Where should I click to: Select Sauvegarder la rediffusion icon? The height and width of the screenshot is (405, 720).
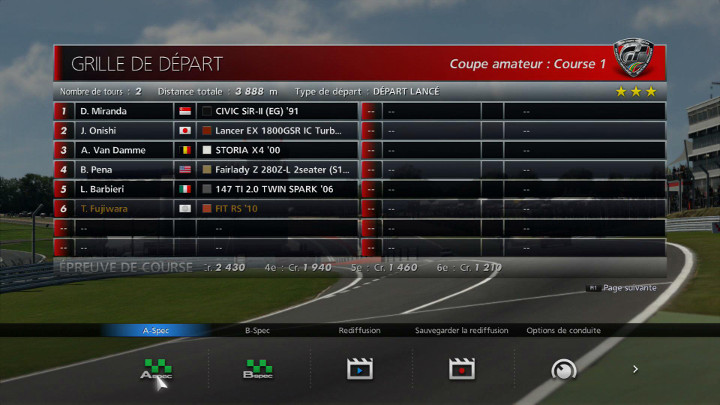pyautogui.click(x=461, y=369)
